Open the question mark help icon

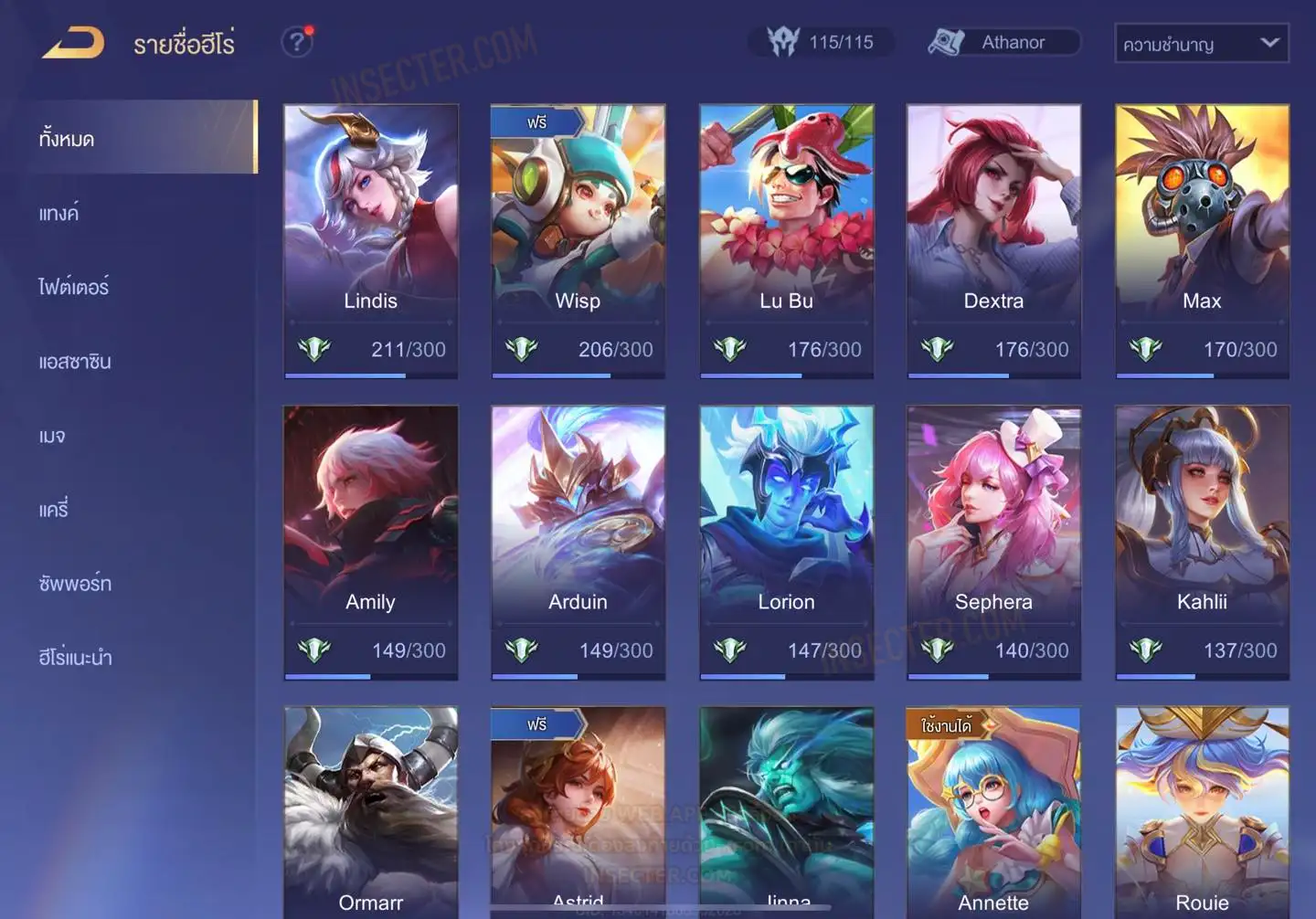pos(297,42)
